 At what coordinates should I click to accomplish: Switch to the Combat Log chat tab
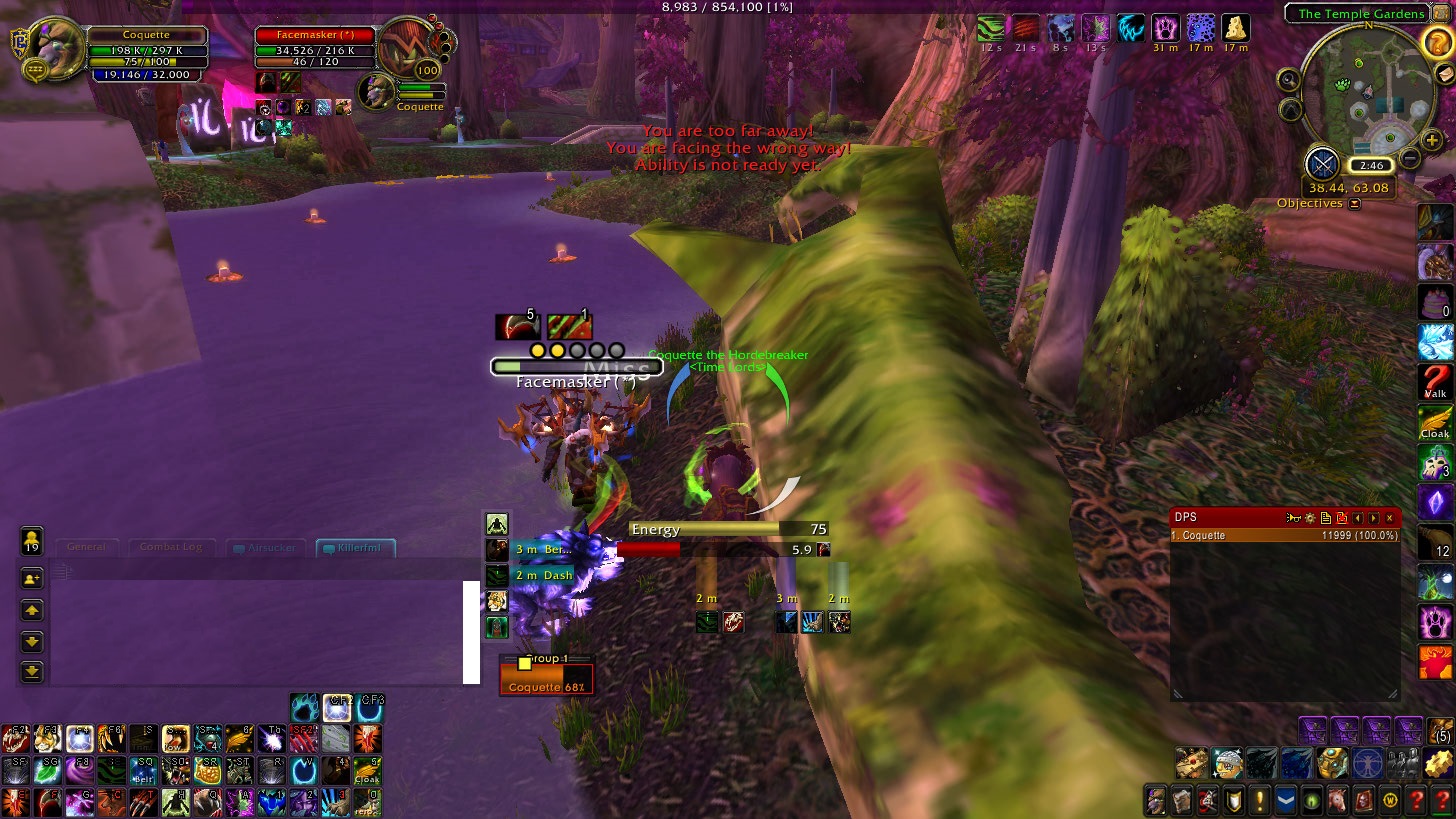(x=171, y=547)
